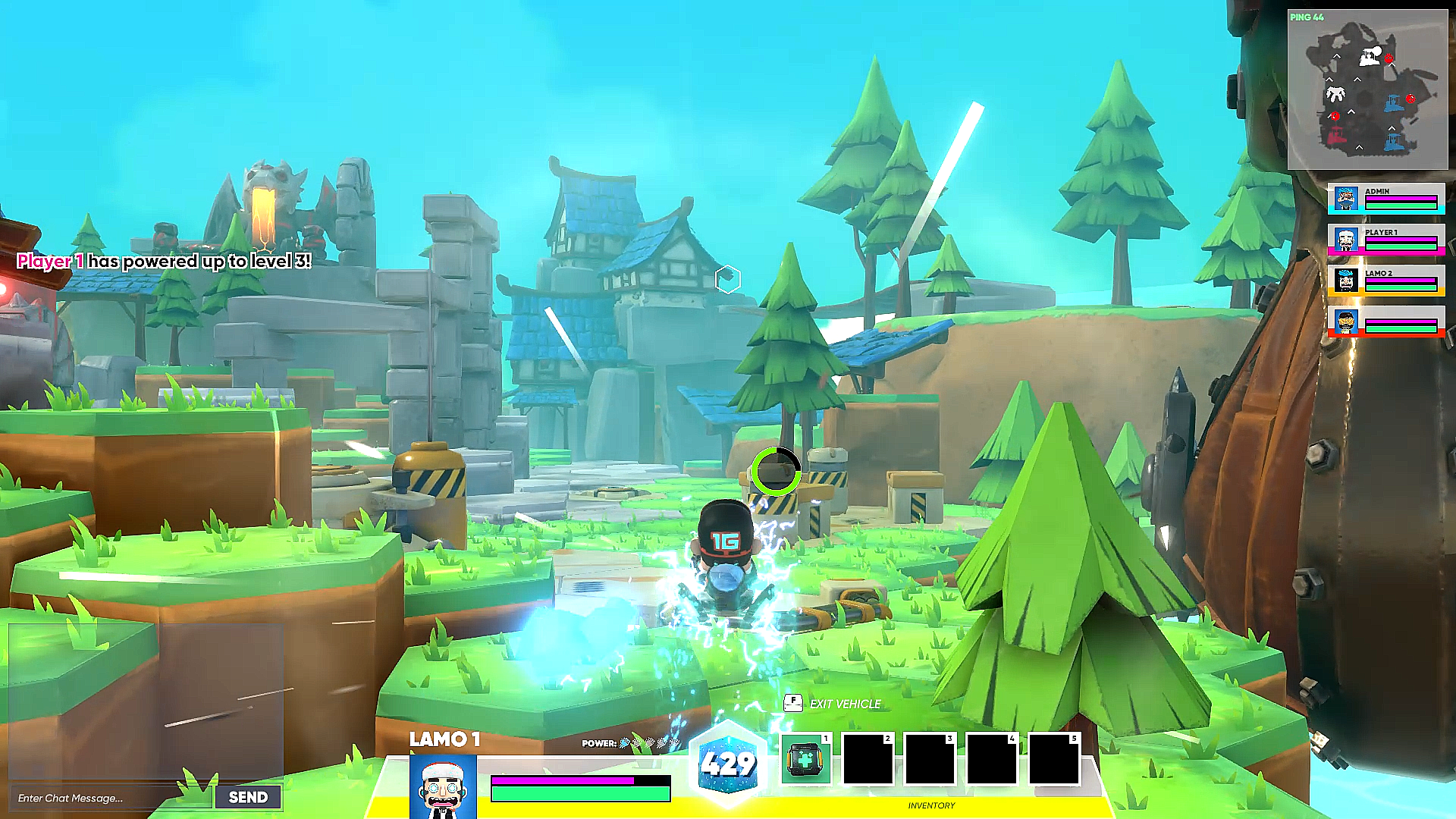1456x819 pixels.
Task: Click the F key Exit Vehicle icon
Action: (x=792, y=703)
